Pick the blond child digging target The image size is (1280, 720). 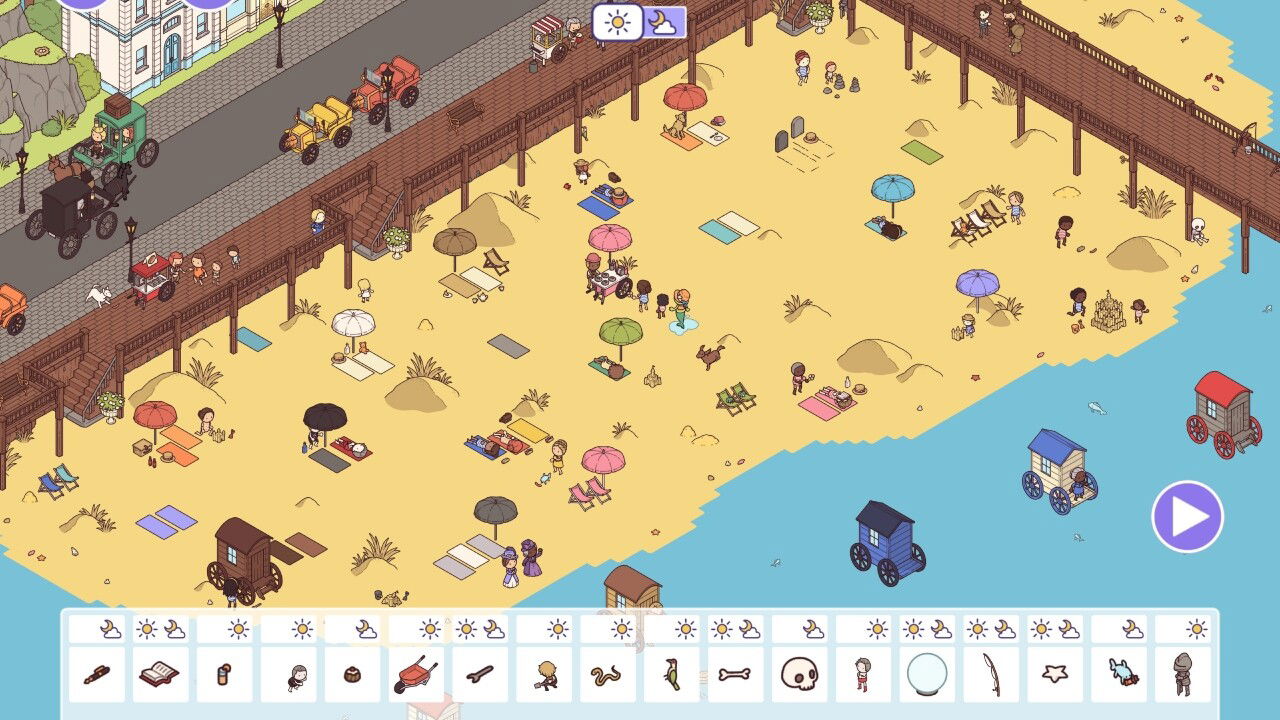coord(544,675)
